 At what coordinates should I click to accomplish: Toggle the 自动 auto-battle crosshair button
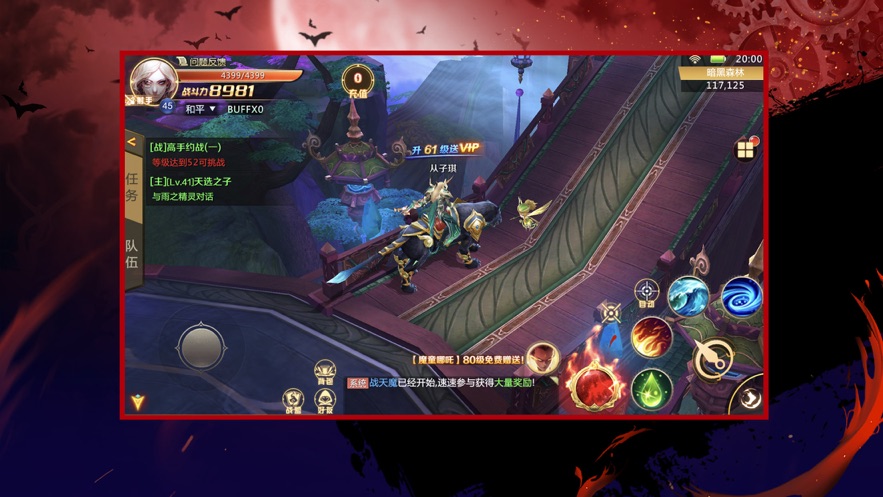coord(647,293)
